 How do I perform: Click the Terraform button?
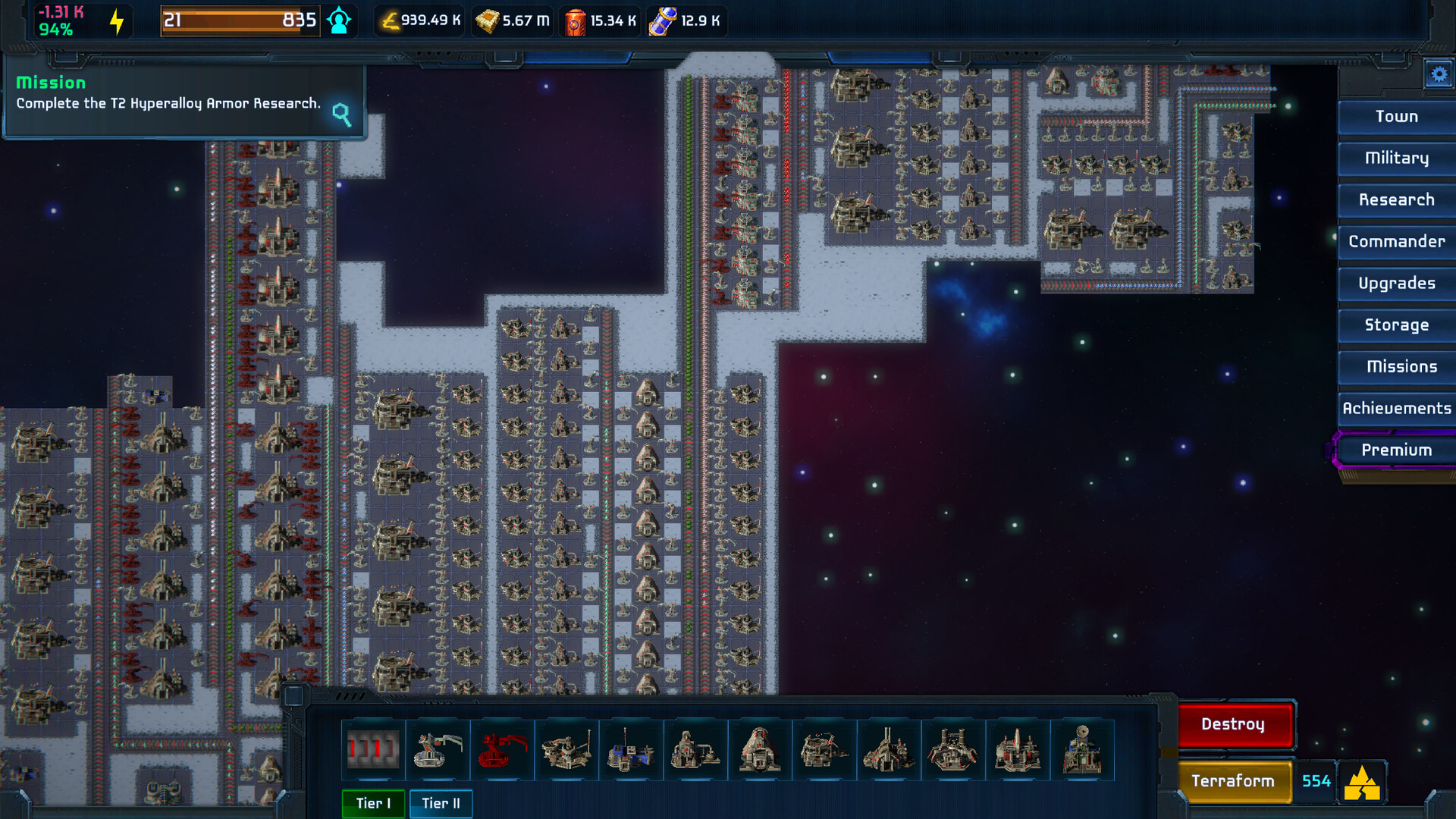tap(1234, 781)
